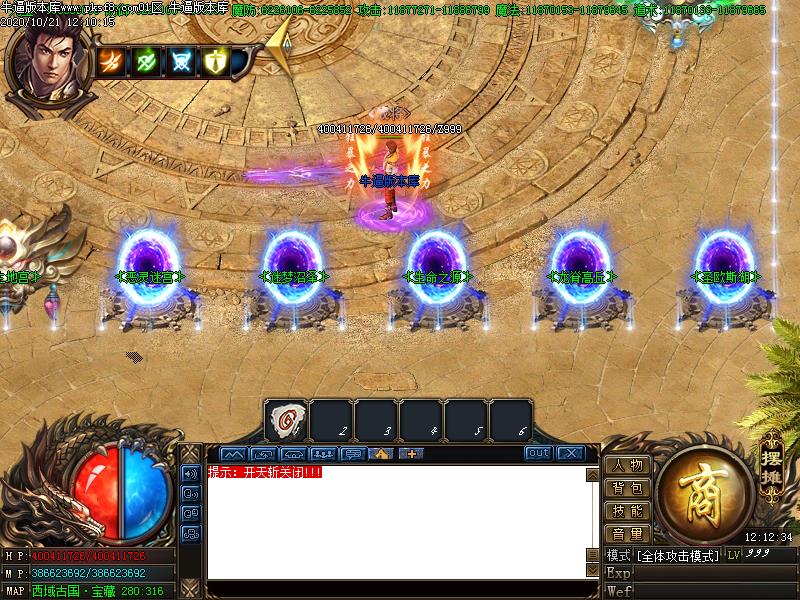Open the 背包 backpack
The image size is (800, 600).
(x=627, y=488)
